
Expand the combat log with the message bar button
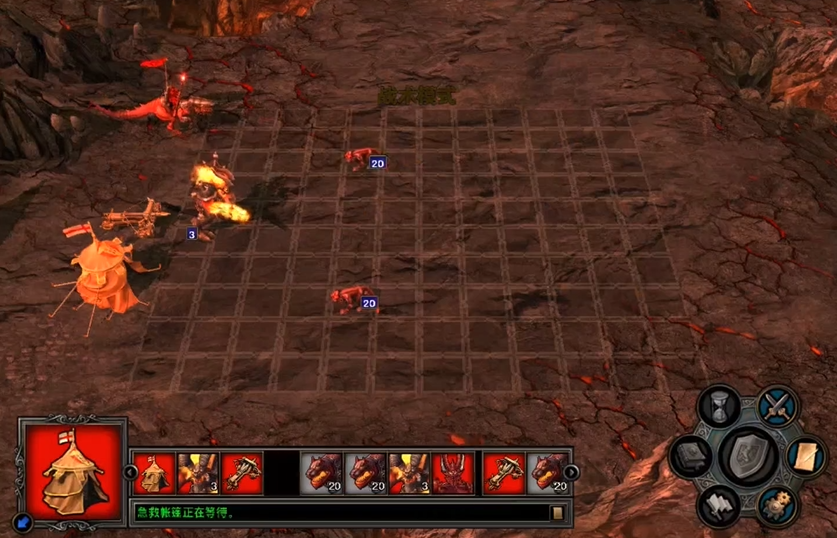[558, 513]
